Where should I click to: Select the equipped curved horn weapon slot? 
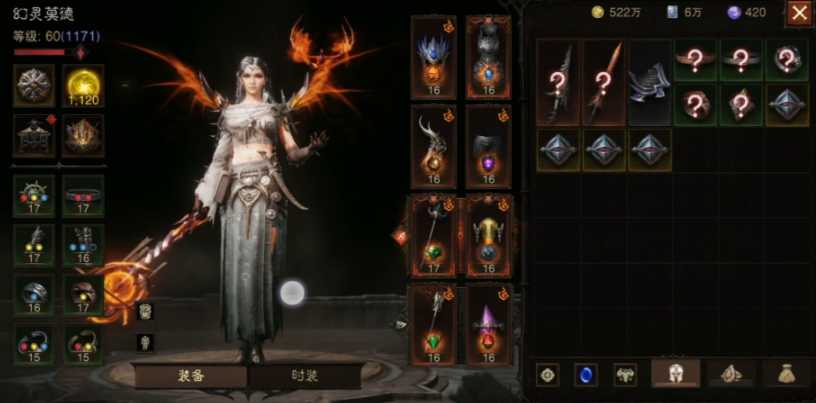pyautogui.click(x=433, y=146)
